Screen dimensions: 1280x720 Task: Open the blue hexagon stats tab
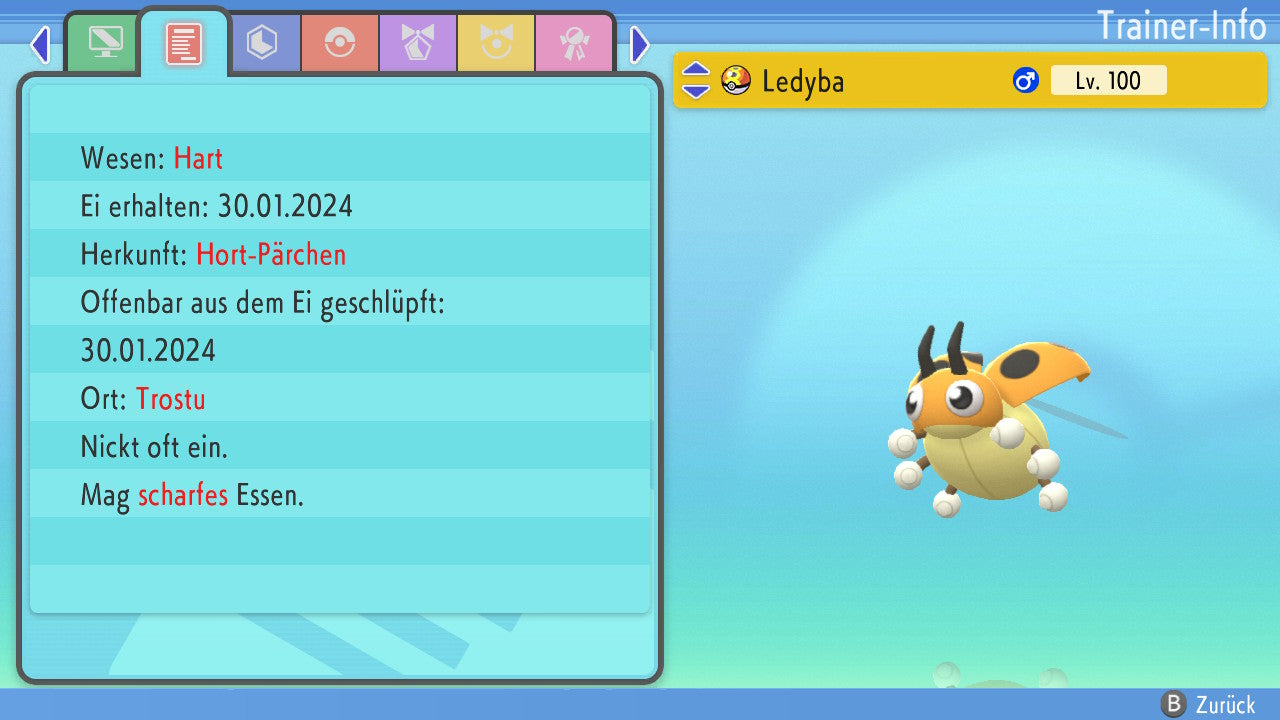261,43
